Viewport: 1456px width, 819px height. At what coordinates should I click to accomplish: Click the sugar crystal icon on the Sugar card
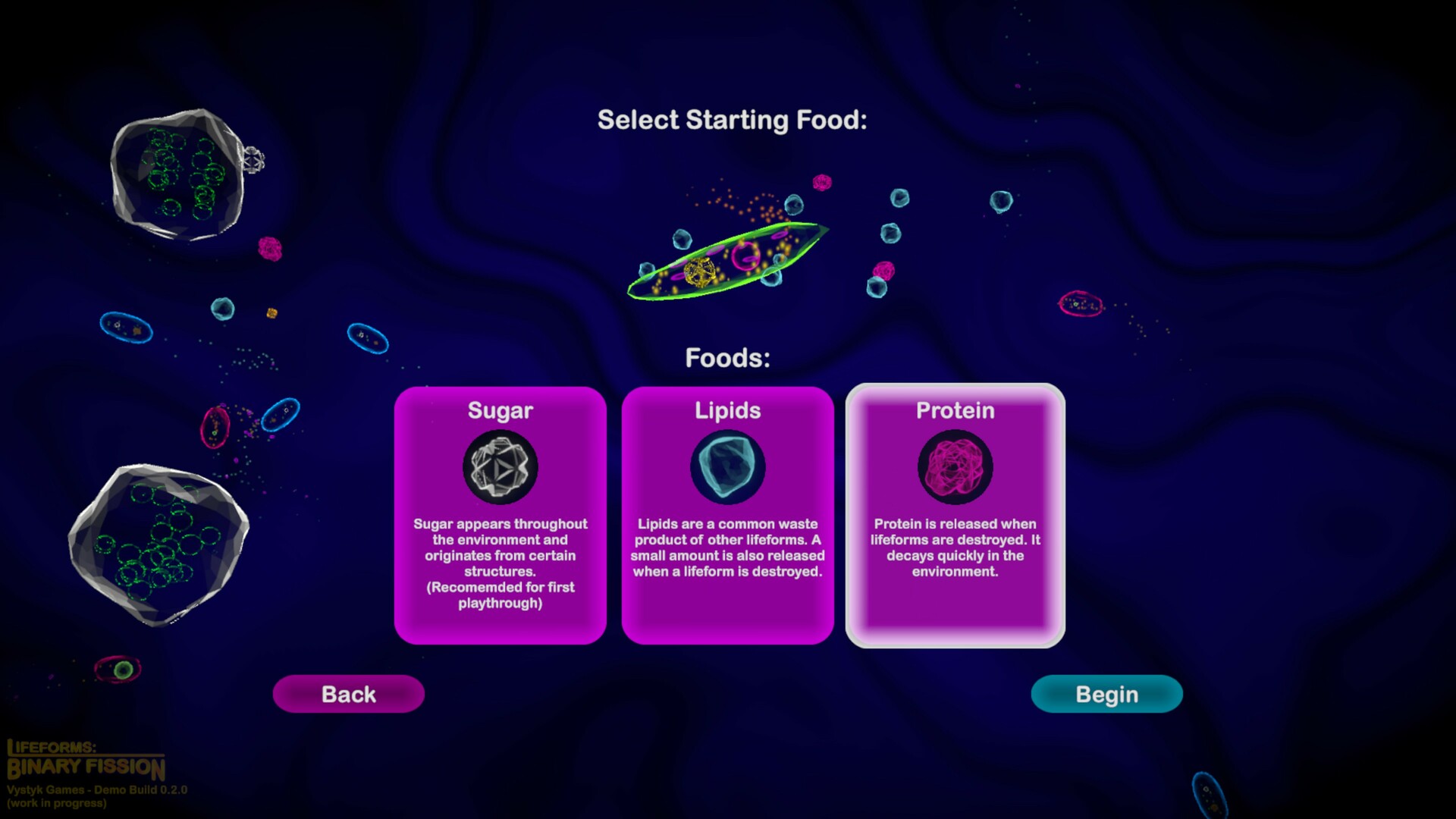tap(500, 467)
